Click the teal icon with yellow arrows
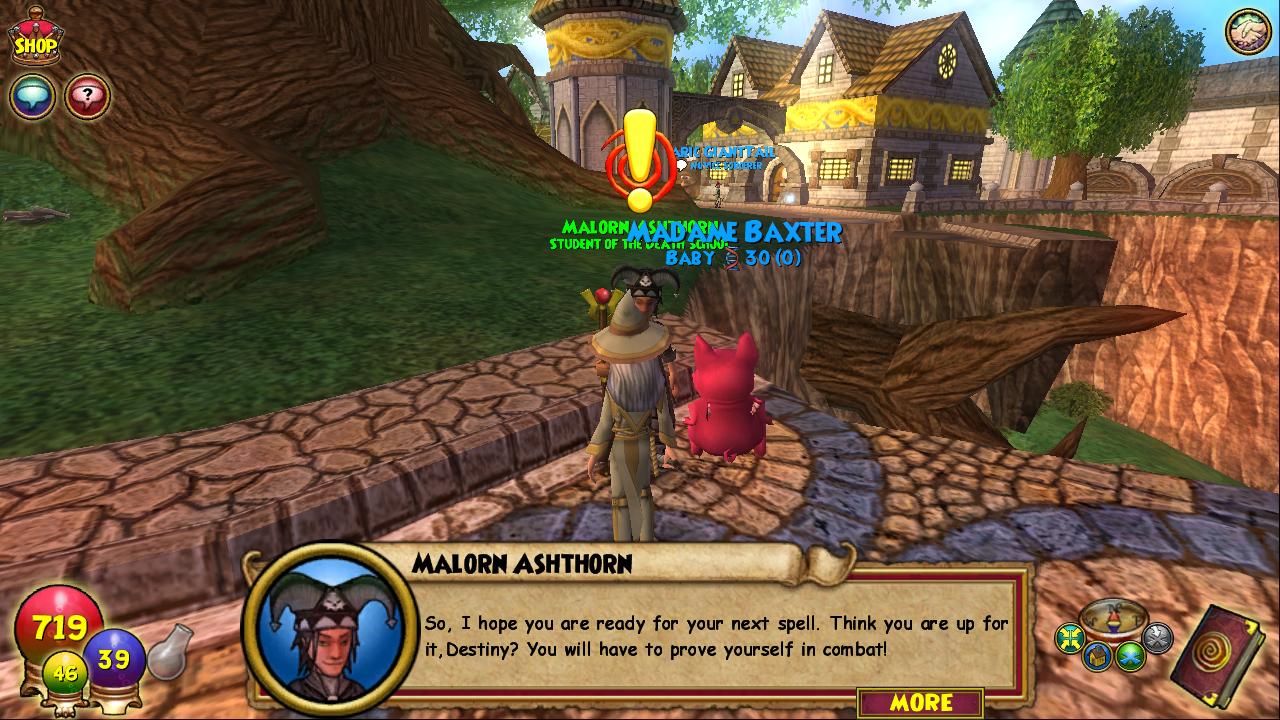Image resolution: width=1280 pixels, height=720 pixels. [1070, 636]
